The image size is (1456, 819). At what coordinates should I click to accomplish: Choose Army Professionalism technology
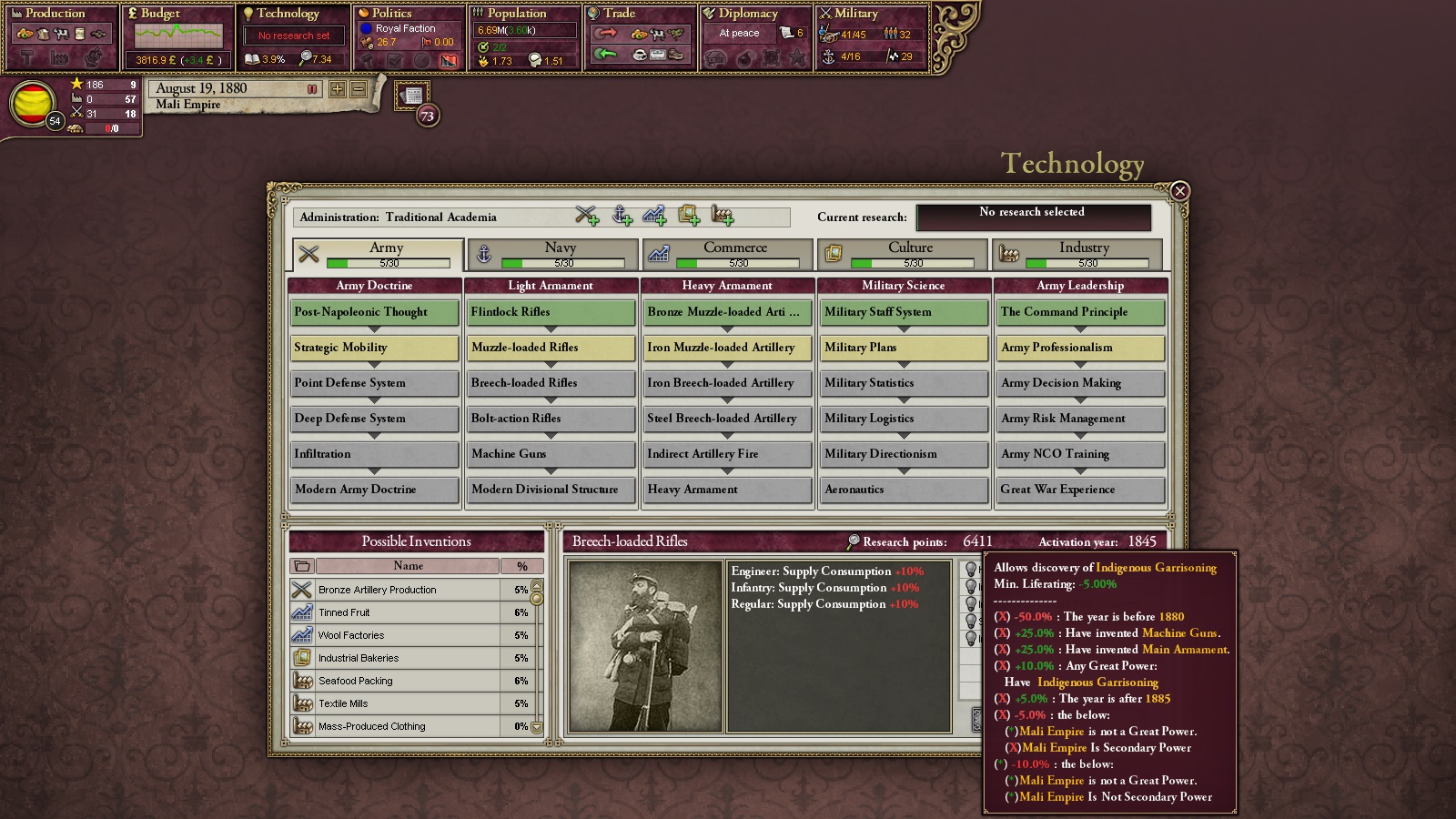pyautogui.click(x=1079, y=348)
